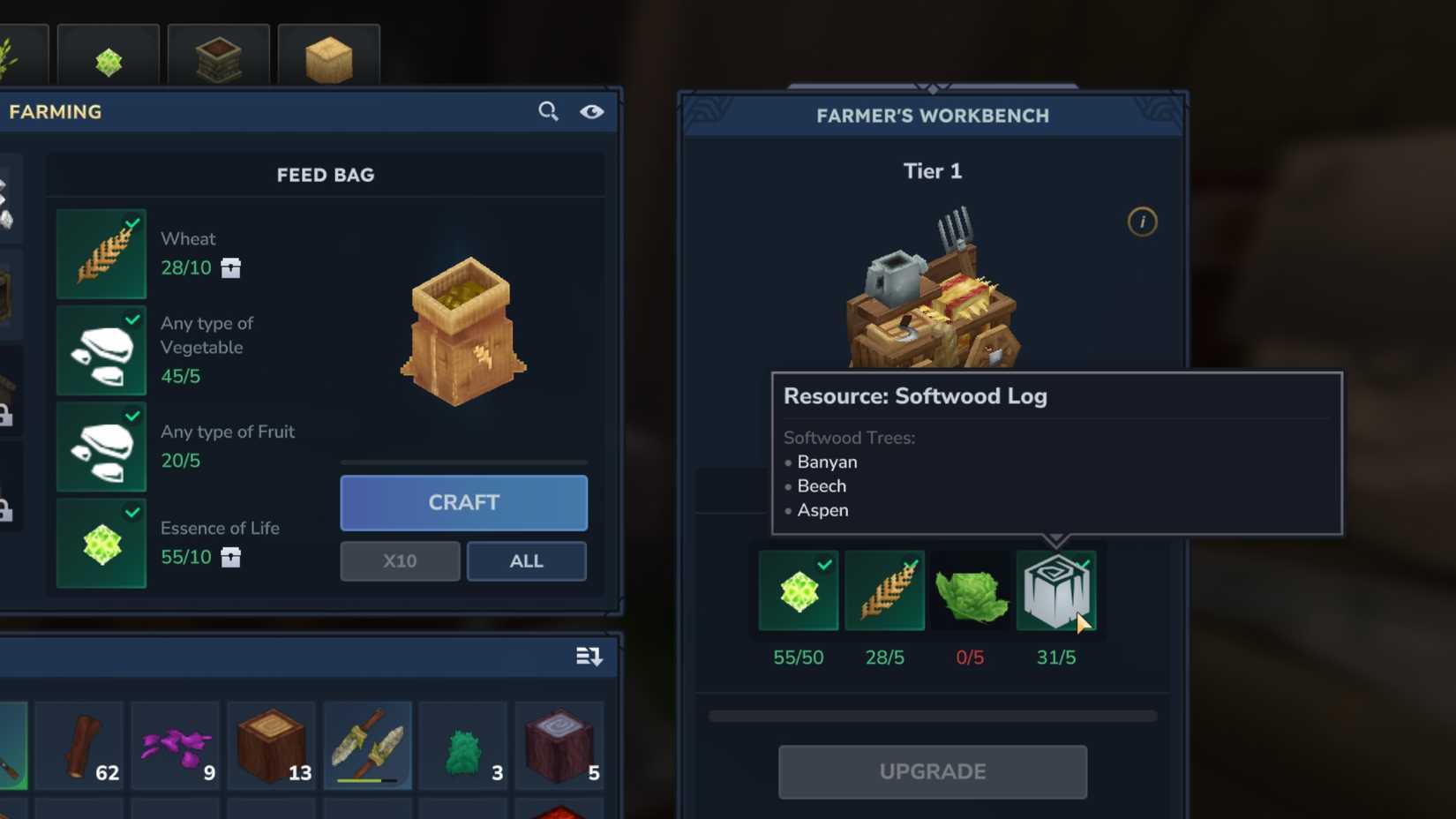Open the Farmer's Workbench info icon
1456x819 pixels.
(1143, 222)
